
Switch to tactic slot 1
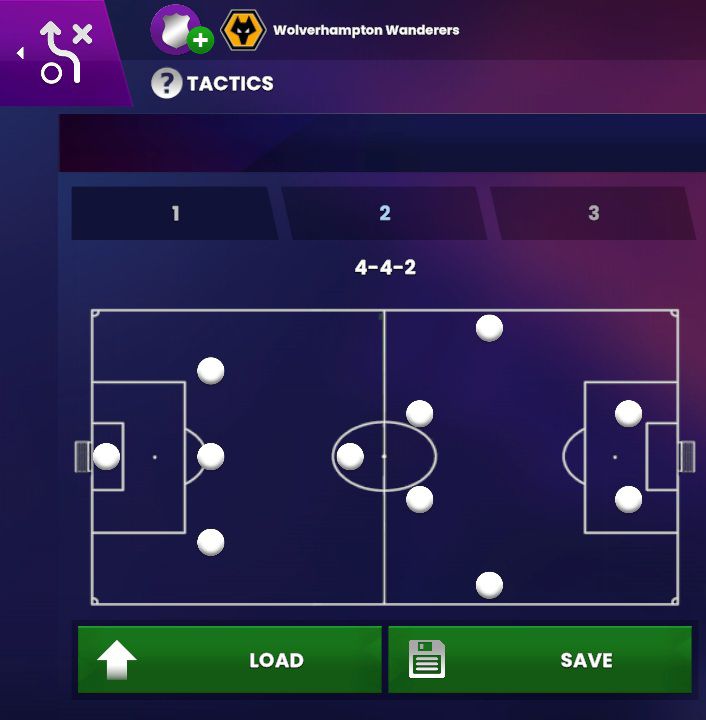pyautogui.click(x=175, y=213)
